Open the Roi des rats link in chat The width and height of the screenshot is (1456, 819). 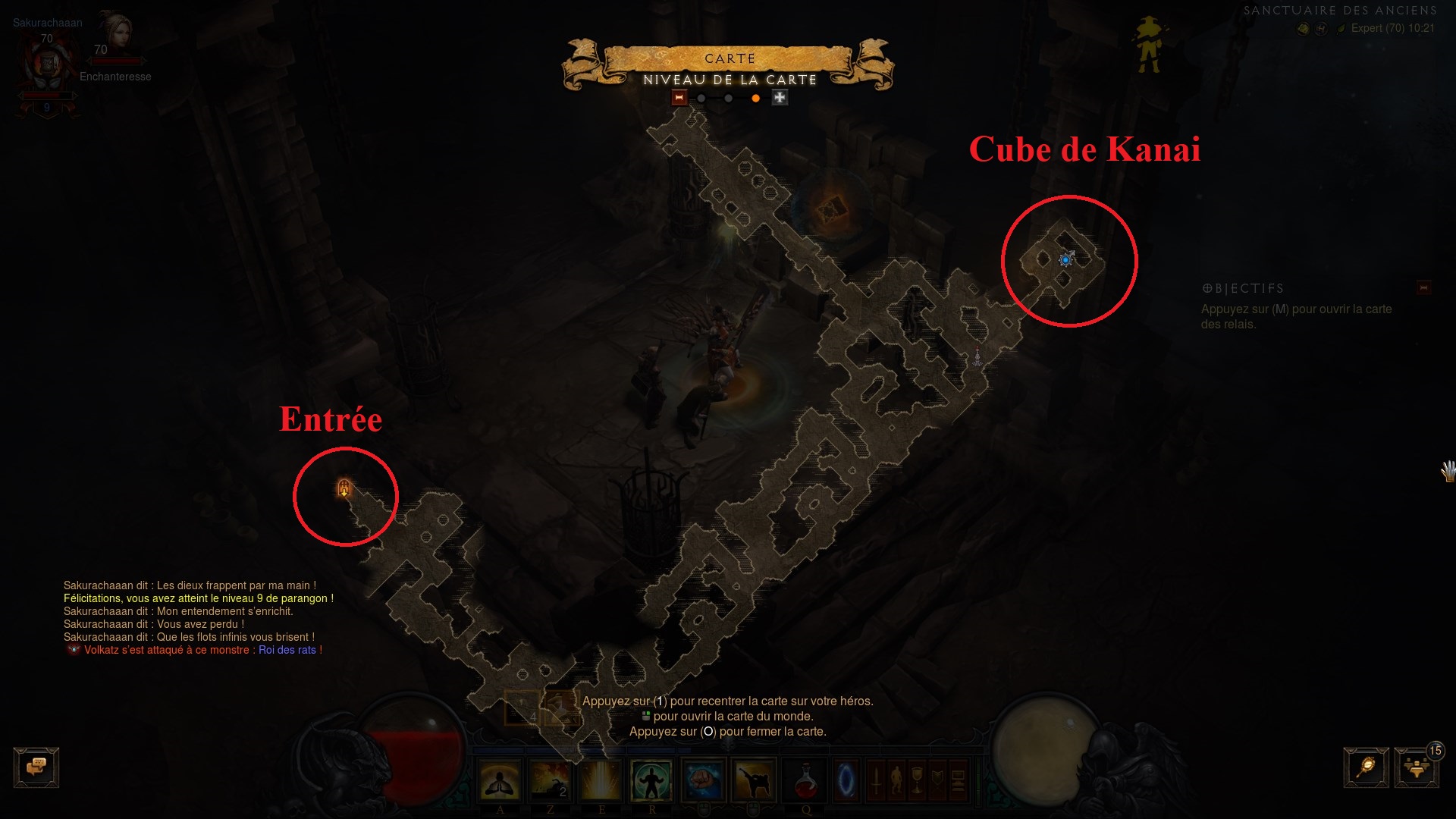point(287,650)
